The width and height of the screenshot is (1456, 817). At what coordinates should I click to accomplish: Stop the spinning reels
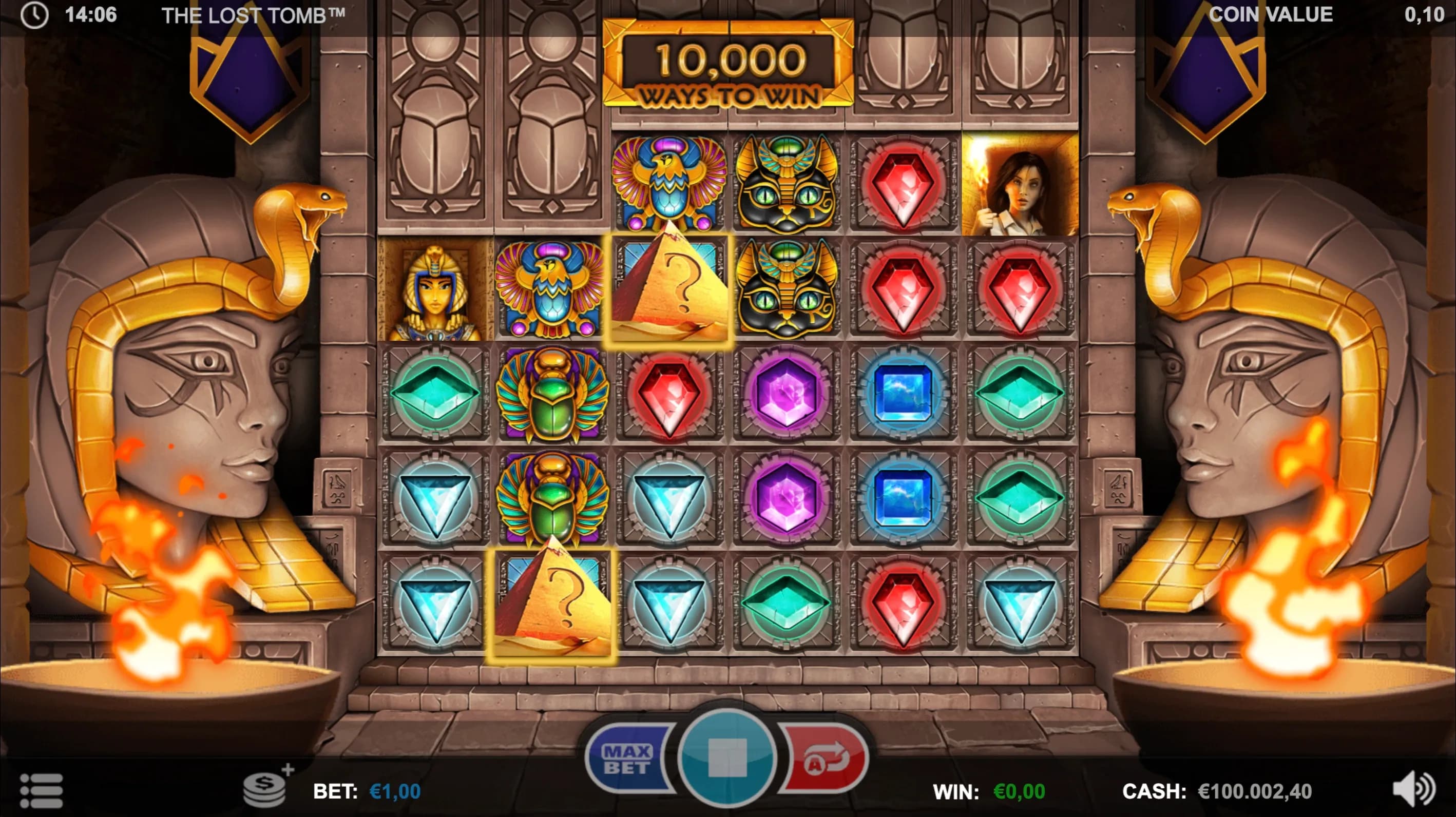coord(727,758)
